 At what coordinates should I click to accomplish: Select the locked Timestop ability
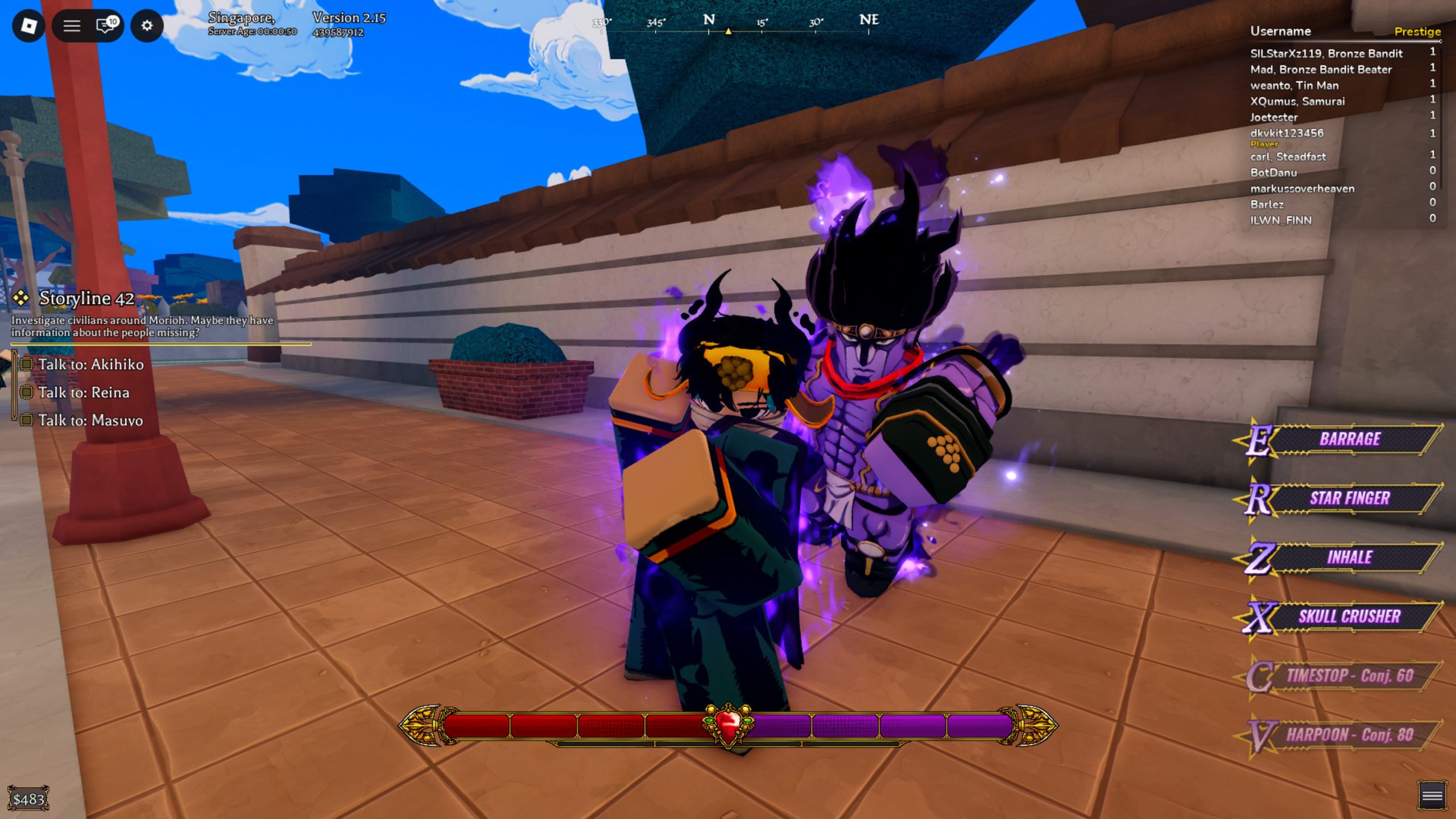[1349, 676]
